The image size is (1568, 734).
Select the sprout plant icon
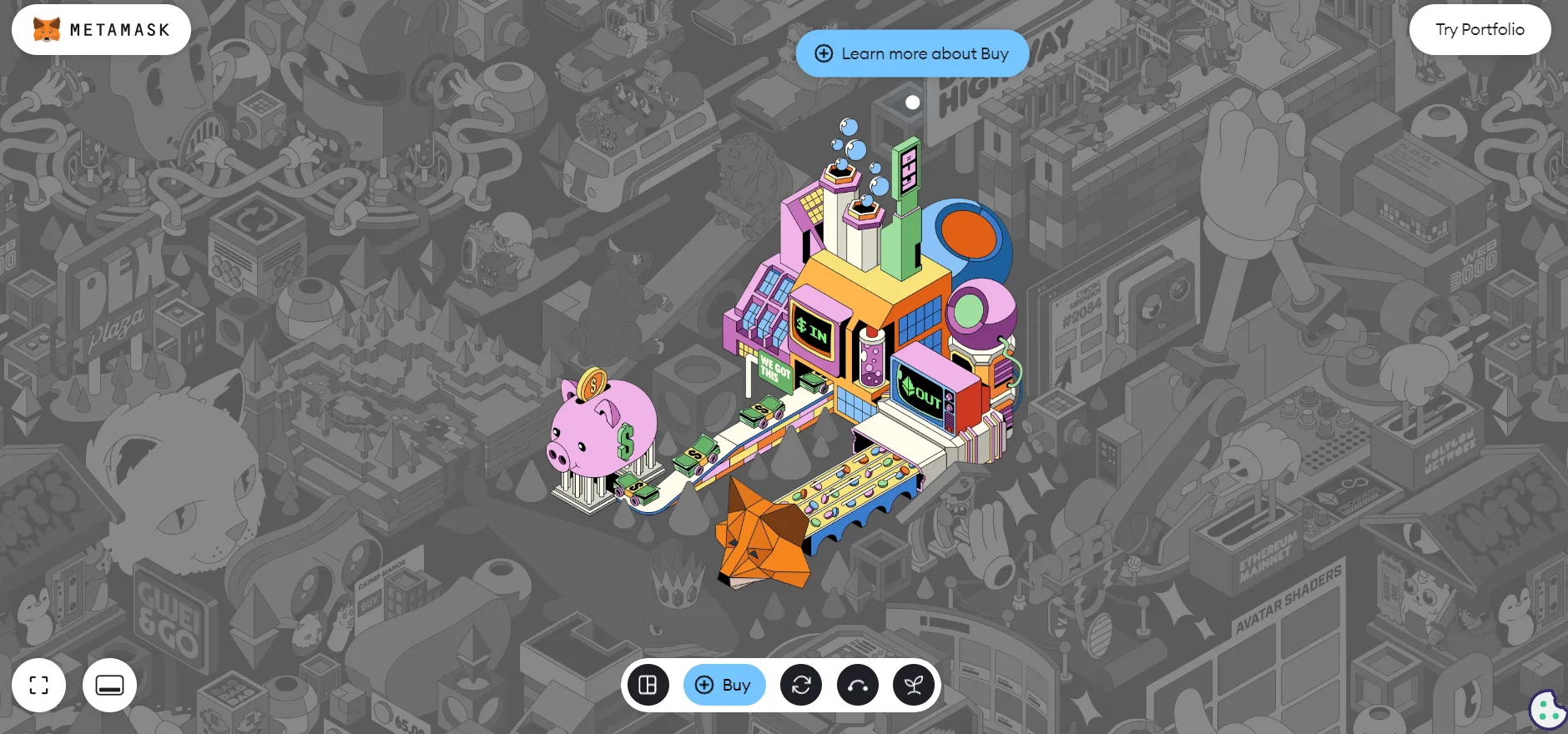pyautogui.click(x=914, y=685)
